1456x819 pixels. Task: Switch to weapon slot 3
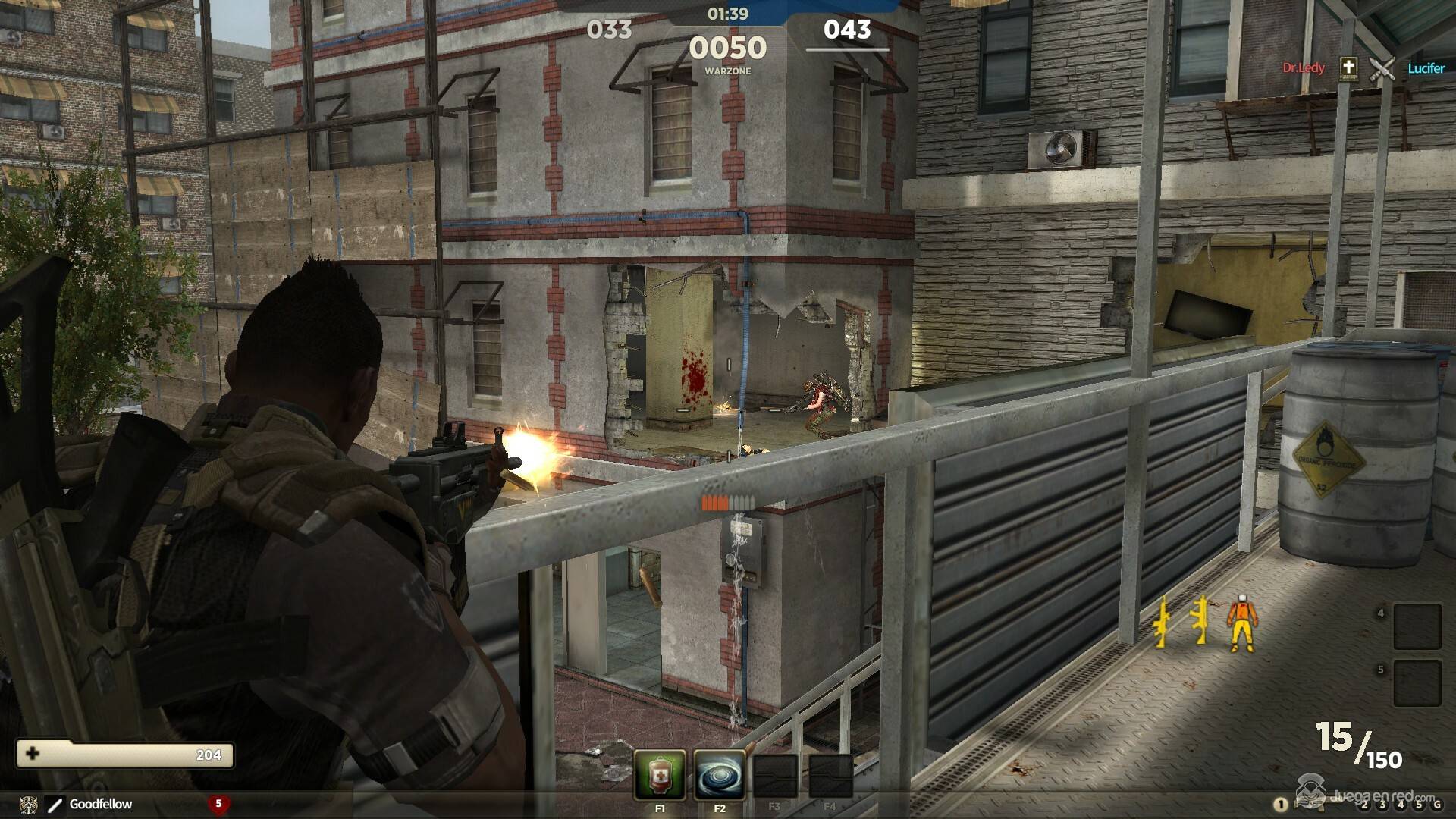[x=1382, y=805]
